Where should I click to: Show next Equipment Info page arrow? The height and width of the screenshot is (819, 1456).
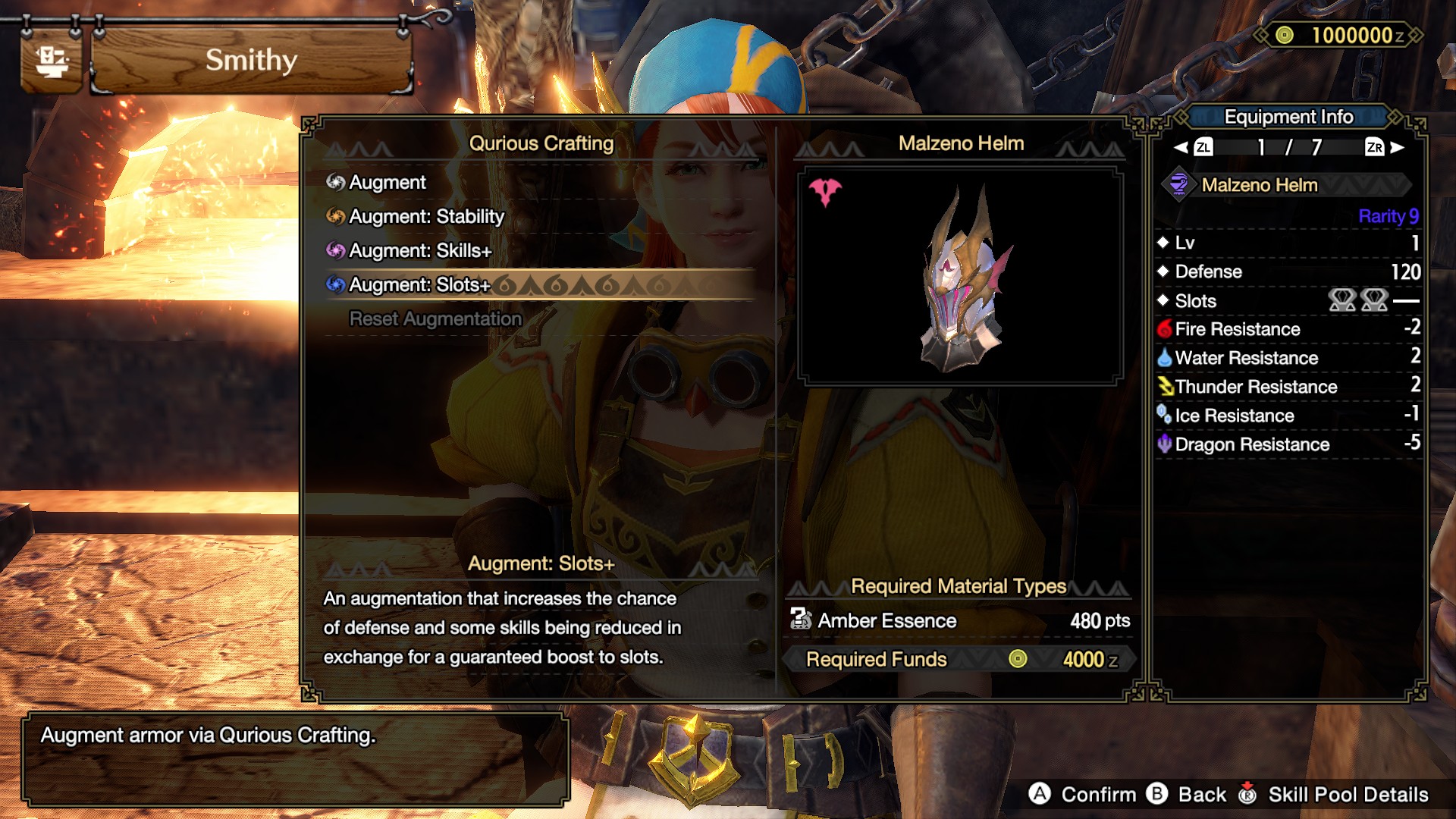[1398, 147]
